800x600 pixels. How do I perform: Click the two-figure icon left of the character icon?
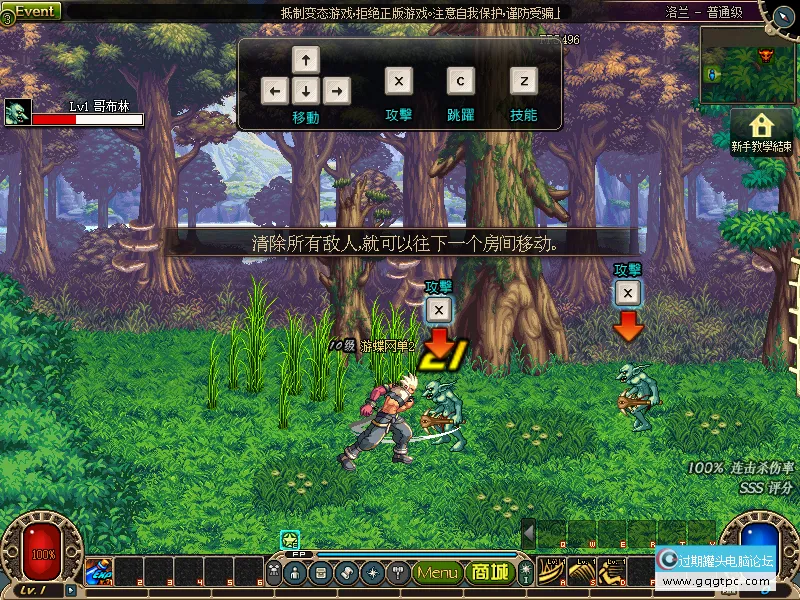tap(273, 573)
